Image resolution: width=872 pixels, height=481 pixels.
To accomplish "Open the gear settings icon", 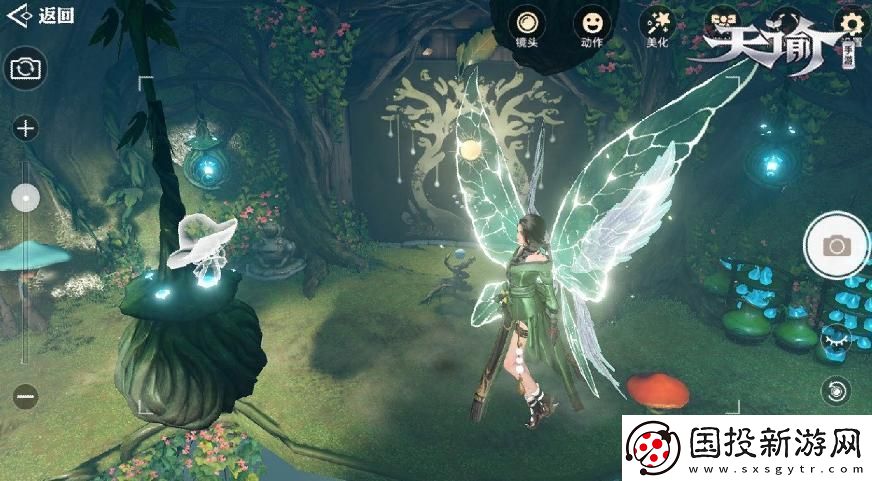I will tap(852, 22).
